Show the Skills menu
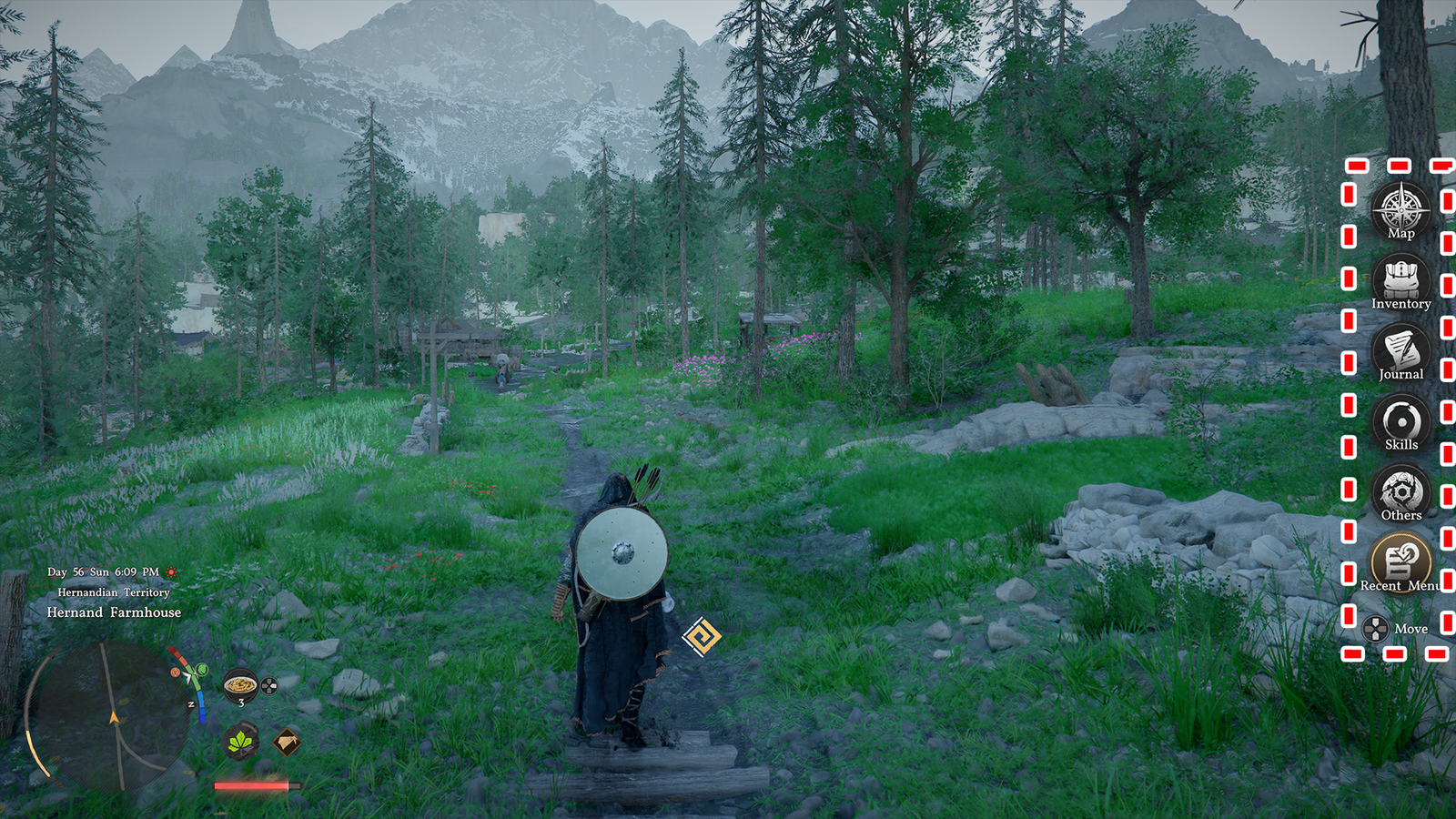The width and height of the screenshot is (1456, 819). 1400,420
